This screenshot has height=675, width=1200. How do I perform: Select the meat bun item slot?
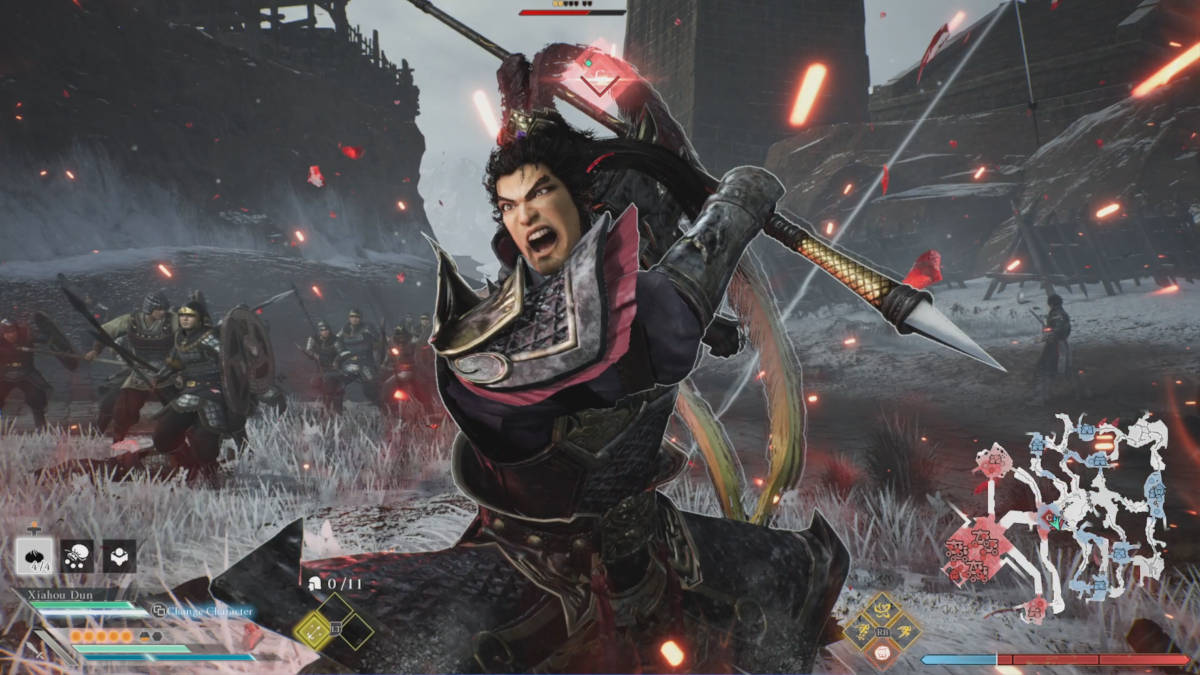tap(35, 555)
